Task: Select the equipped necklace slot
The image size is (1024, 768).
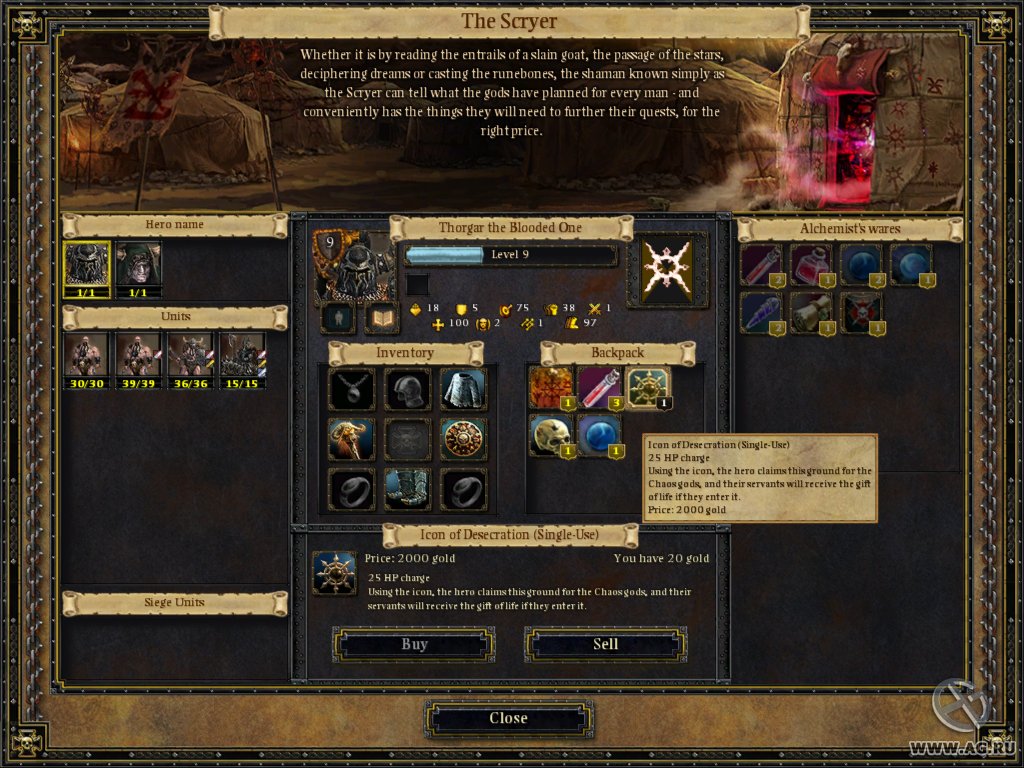Action: 352,389
